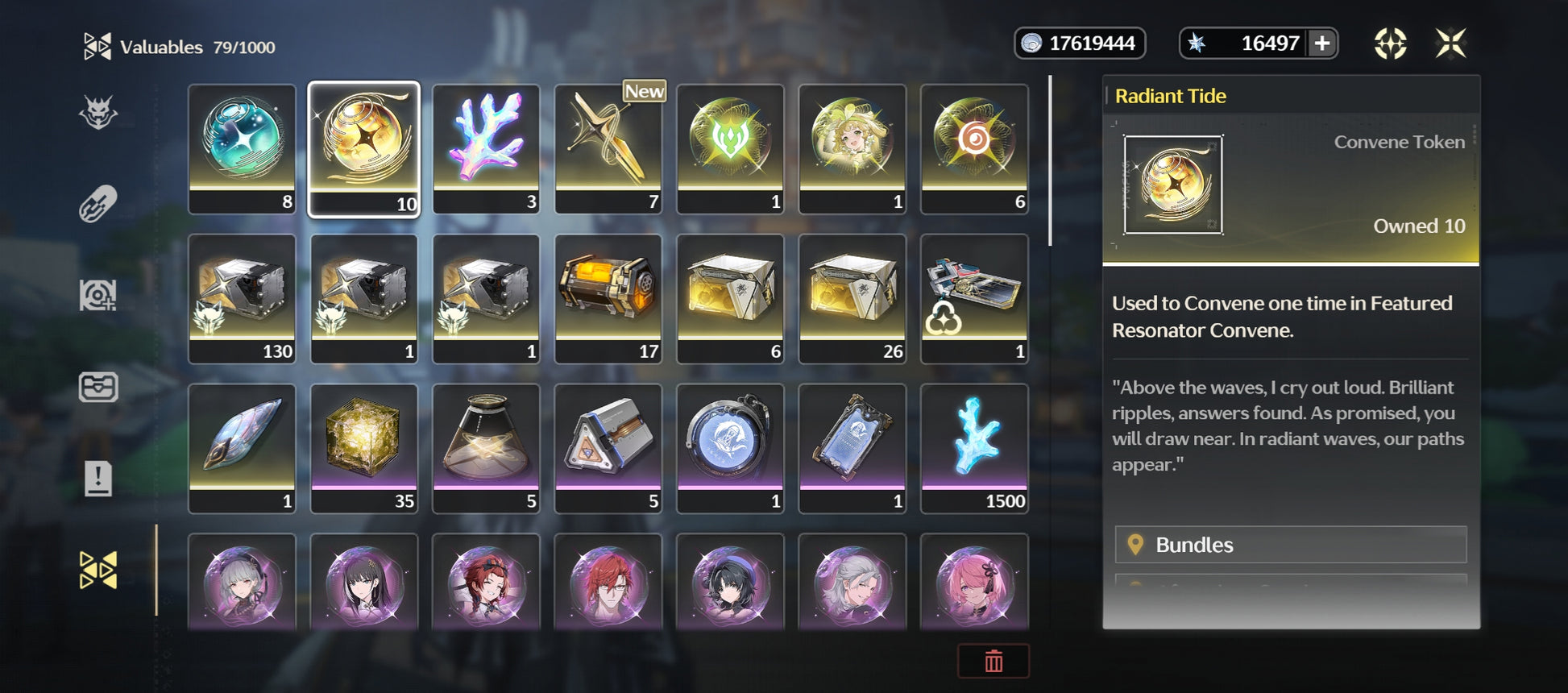Screen dimensions: 1568x693
Task: Select the Radiant Tide golden orb slot
Action: tap(364, 148)
